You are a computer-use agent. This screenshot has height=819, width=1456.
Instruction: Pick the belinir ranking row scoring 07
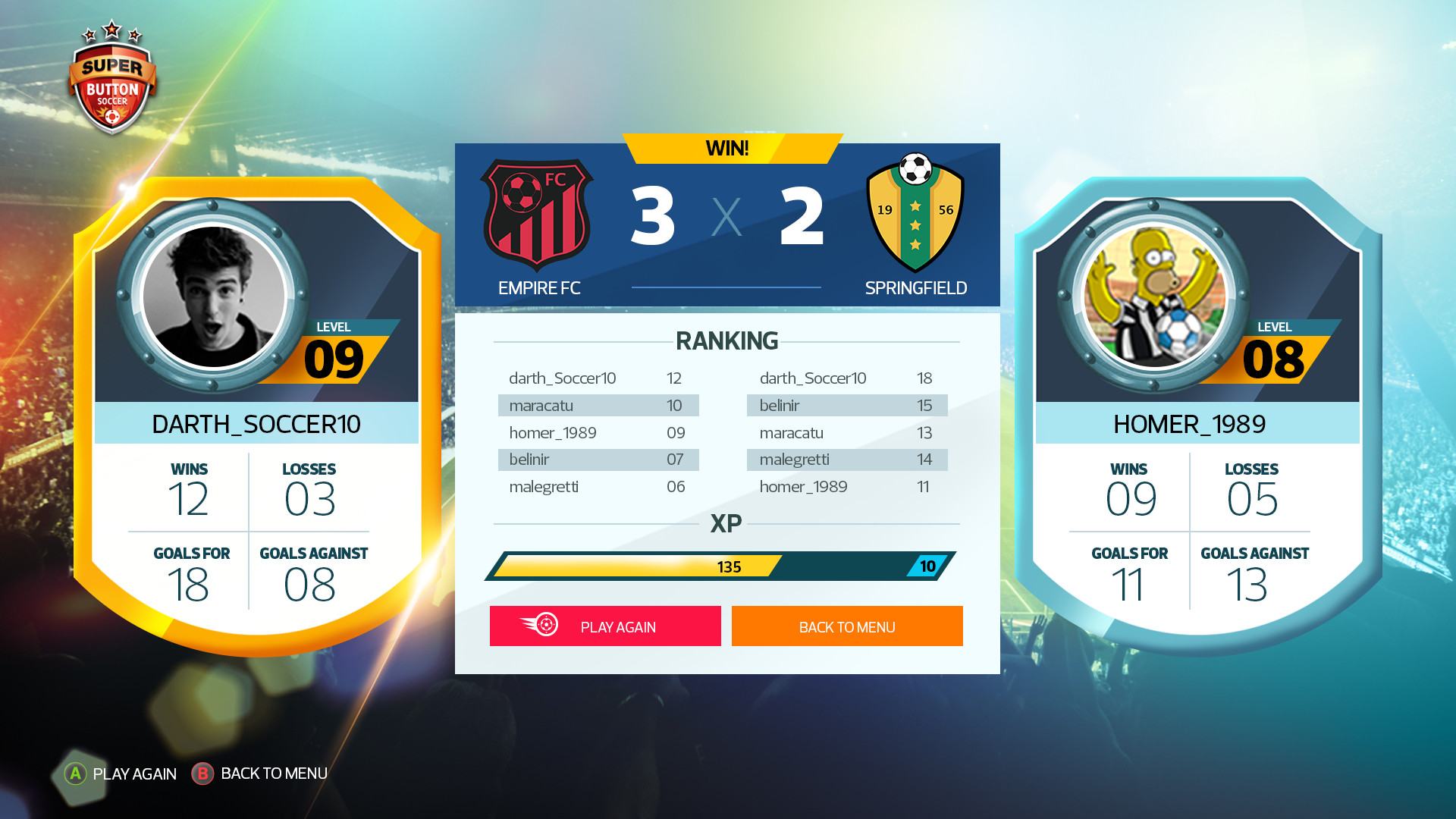pyautogui.click(x=598, y=460)
